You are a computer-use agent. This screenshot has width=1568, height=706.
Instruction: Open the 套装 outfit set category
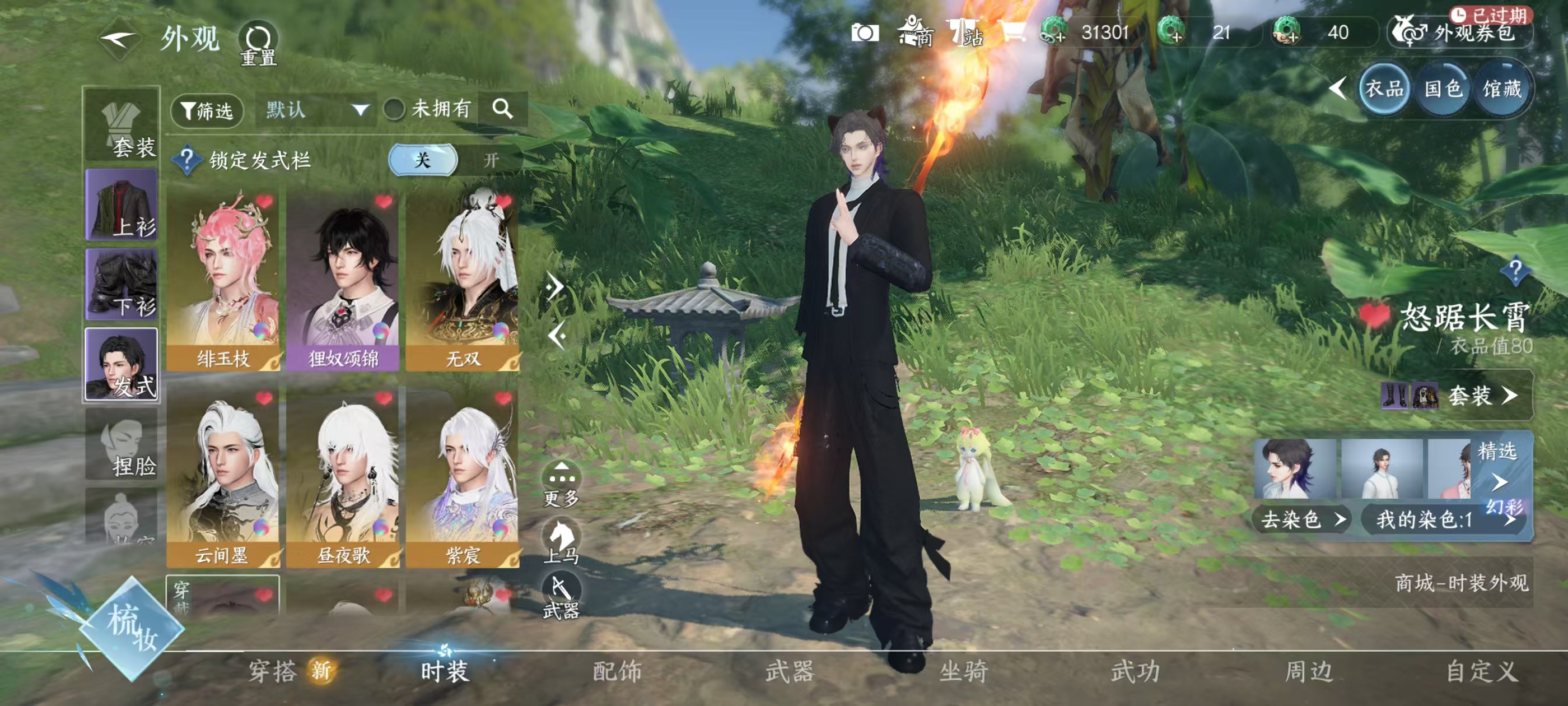point(122,126)
